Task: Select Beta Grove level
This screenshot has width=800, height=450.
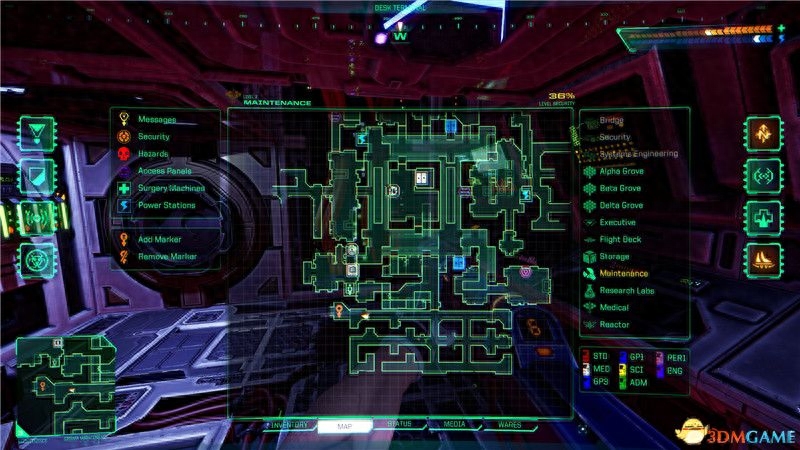Action: (x=619, y=188)
